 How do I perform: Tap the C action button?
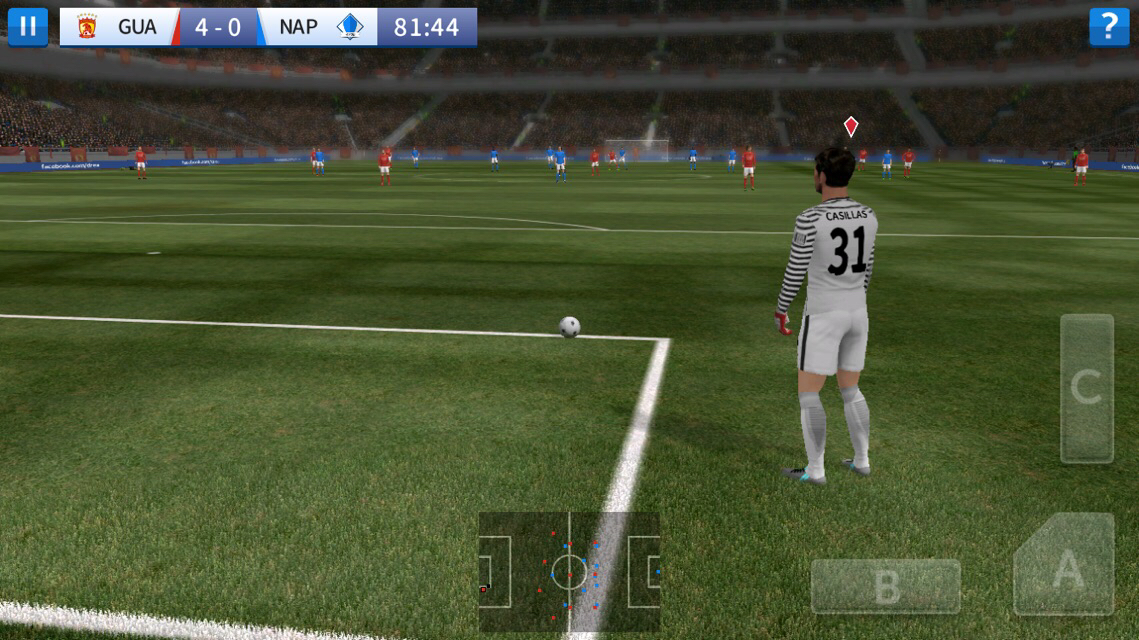point(1086,388)
